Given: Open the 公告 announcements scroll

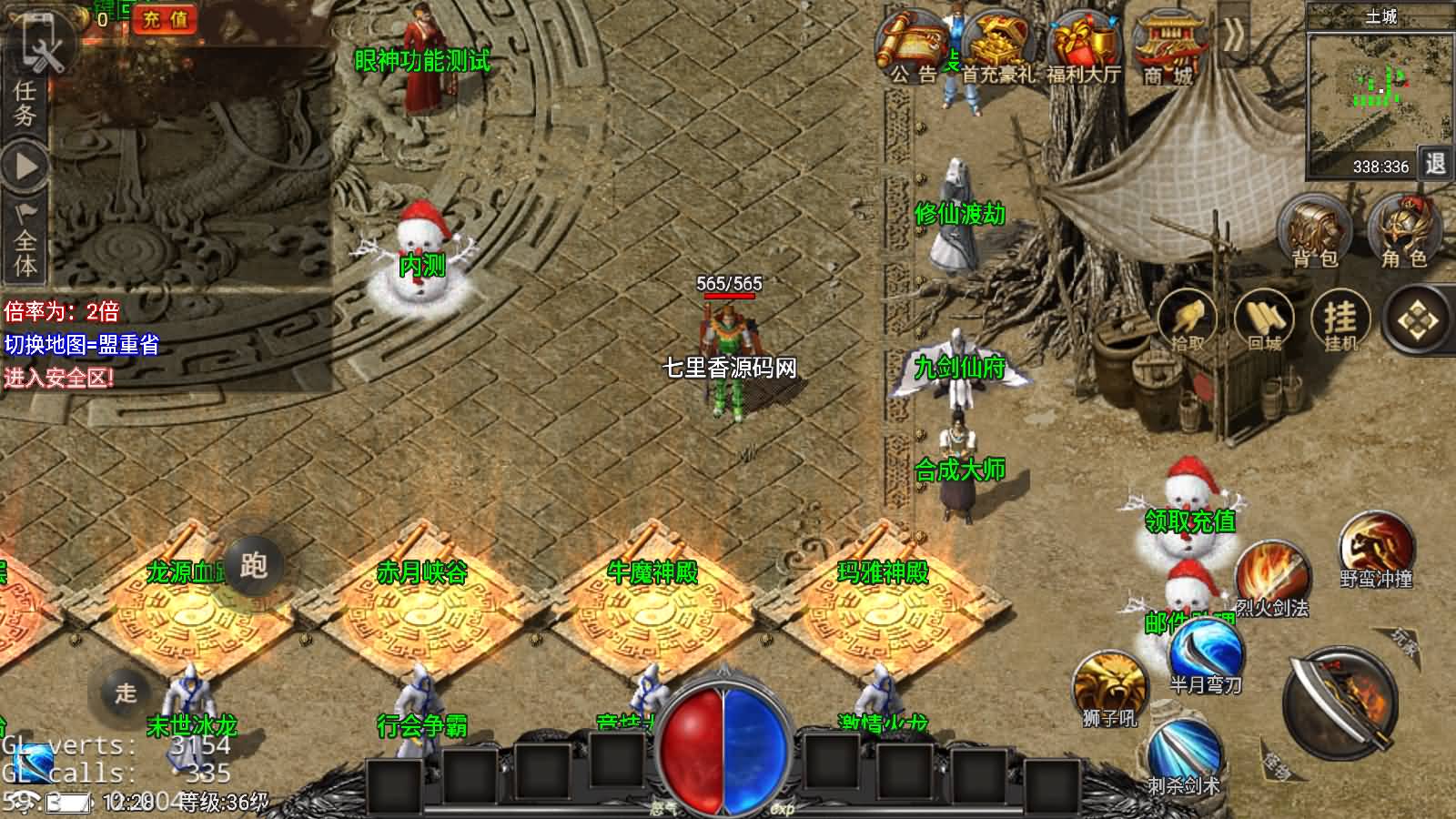Looking at the screenshot, I should (913, 47).
